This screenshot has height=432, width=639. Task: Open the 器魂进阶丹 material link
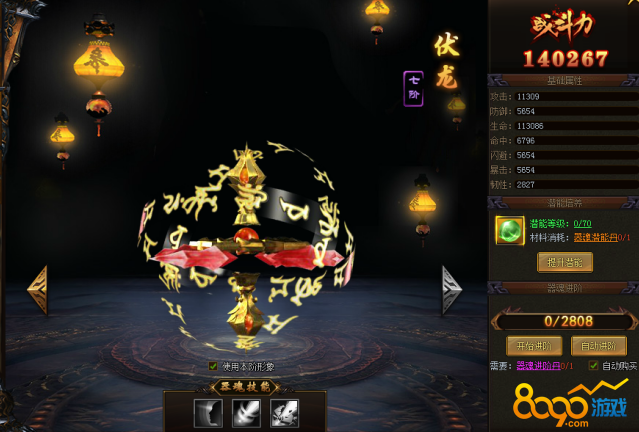pos(541,366)
